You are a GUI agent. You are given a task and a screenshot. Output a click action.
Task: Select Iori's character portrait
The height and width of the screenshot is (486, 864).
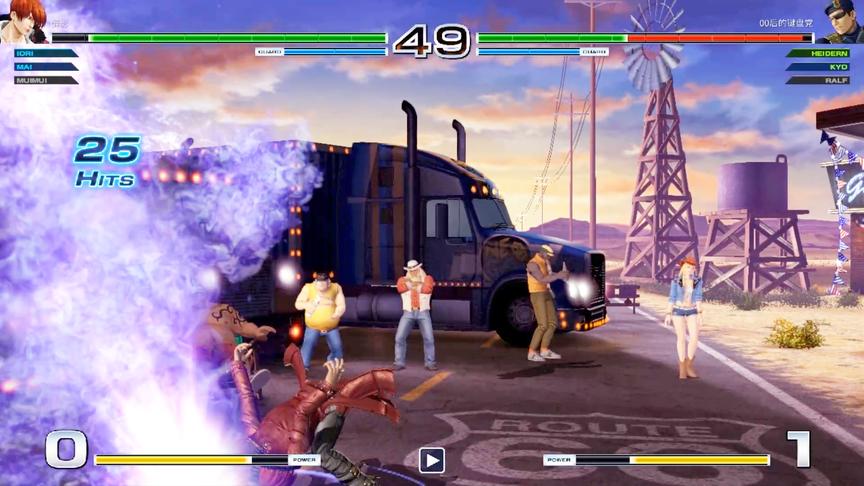[22, 20]
